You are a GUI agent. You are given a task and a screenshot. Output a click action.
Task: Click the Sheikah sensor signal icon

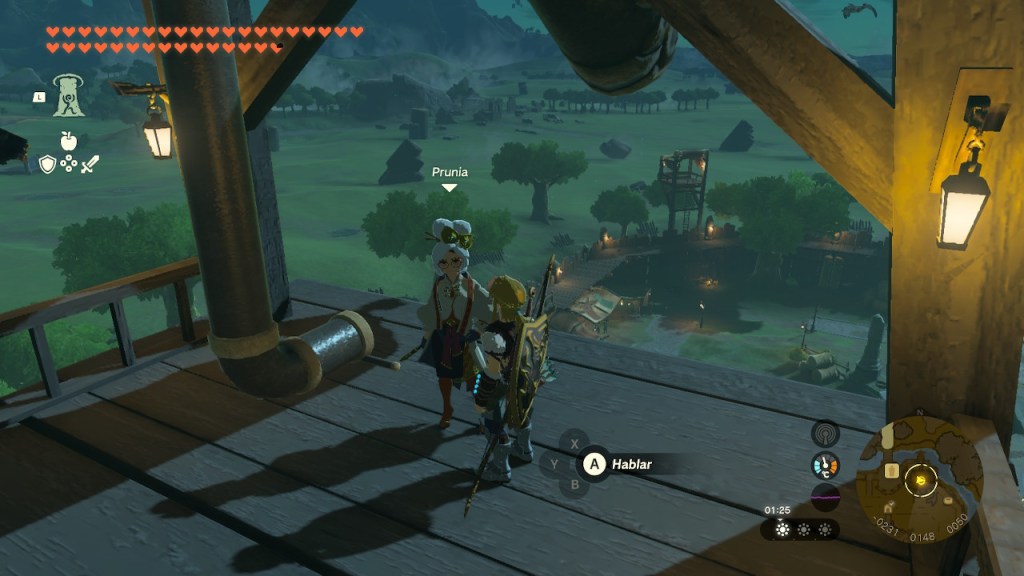point(825,433)
